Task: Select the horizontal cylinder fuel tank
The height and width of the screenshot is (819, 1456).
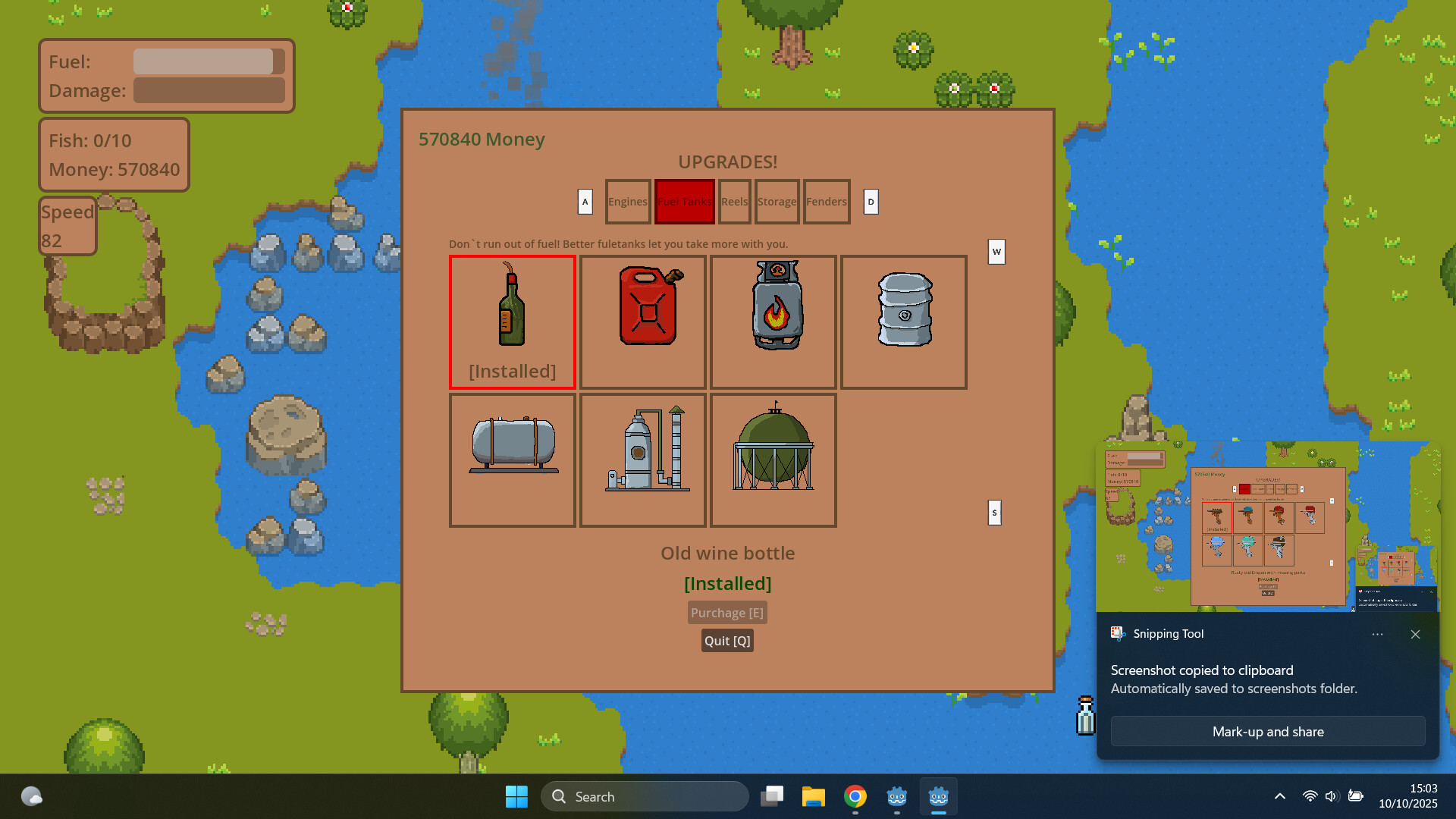Action: (x=512, y=460)
